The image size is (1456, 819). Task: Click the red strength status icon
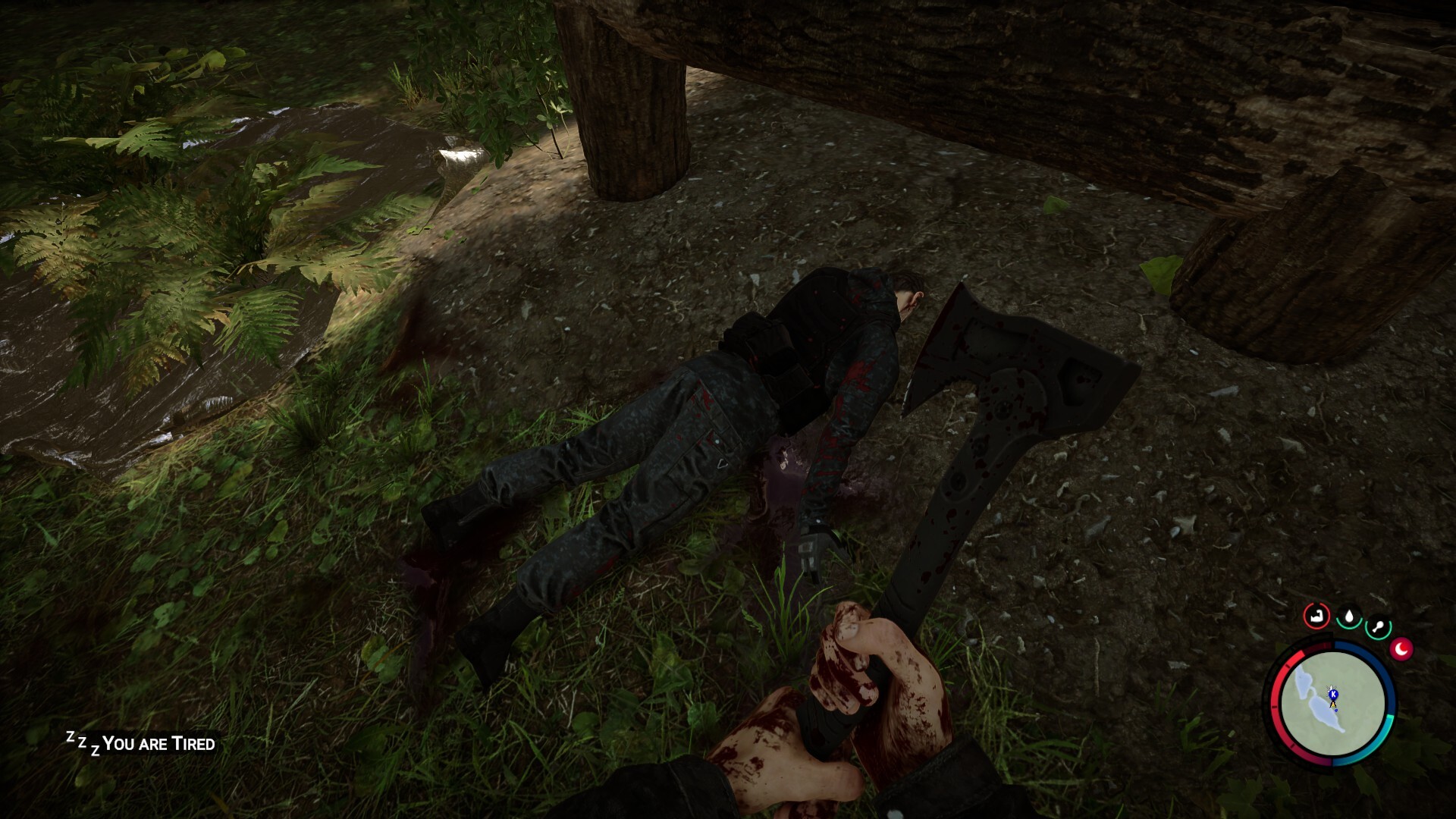1316,615
